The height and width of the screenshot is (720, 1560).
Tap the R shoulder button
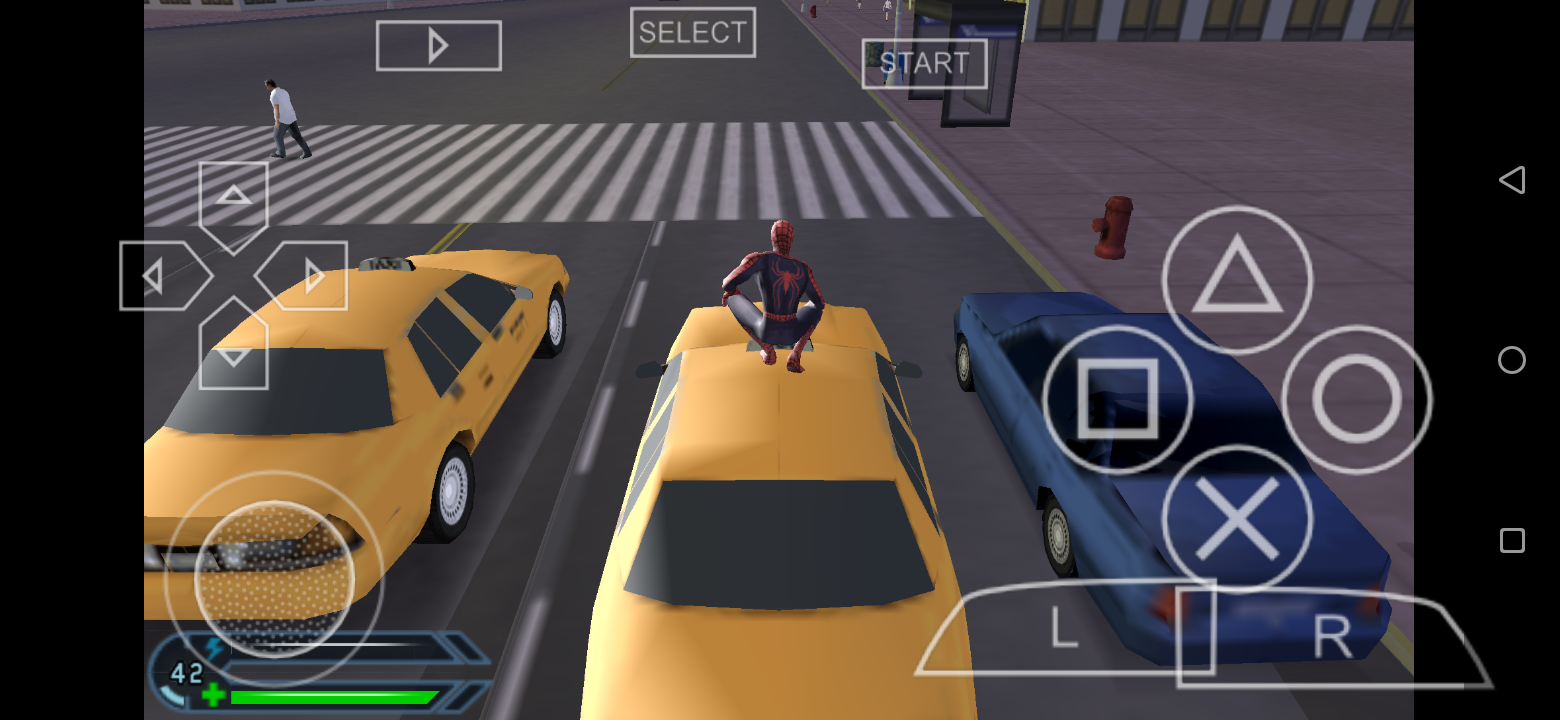(x=1330, y=637)
